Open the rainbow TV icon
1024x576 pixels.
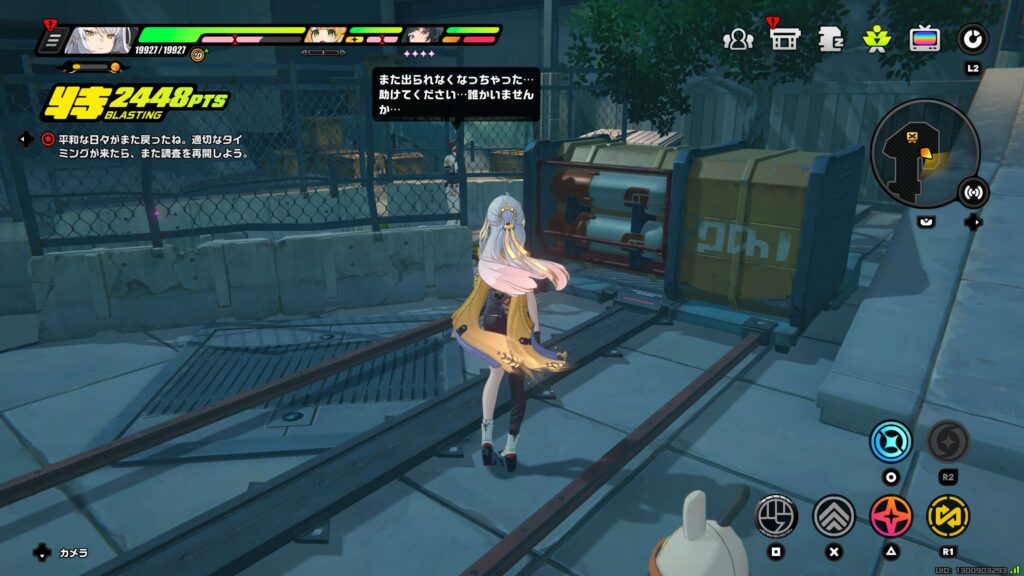924,39
